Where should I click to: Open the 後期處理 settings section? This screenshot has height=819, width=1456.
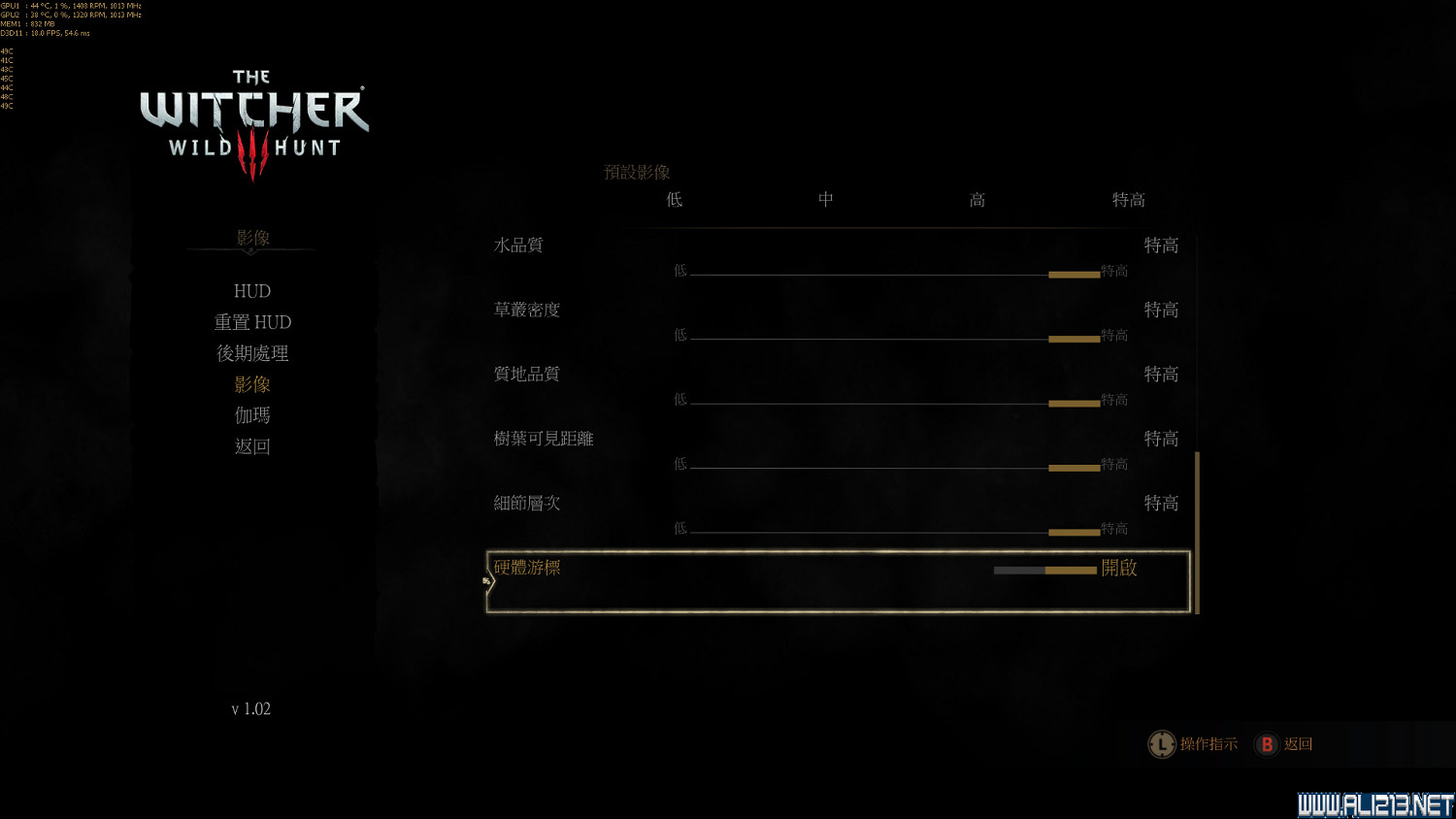tap(252, 353)
